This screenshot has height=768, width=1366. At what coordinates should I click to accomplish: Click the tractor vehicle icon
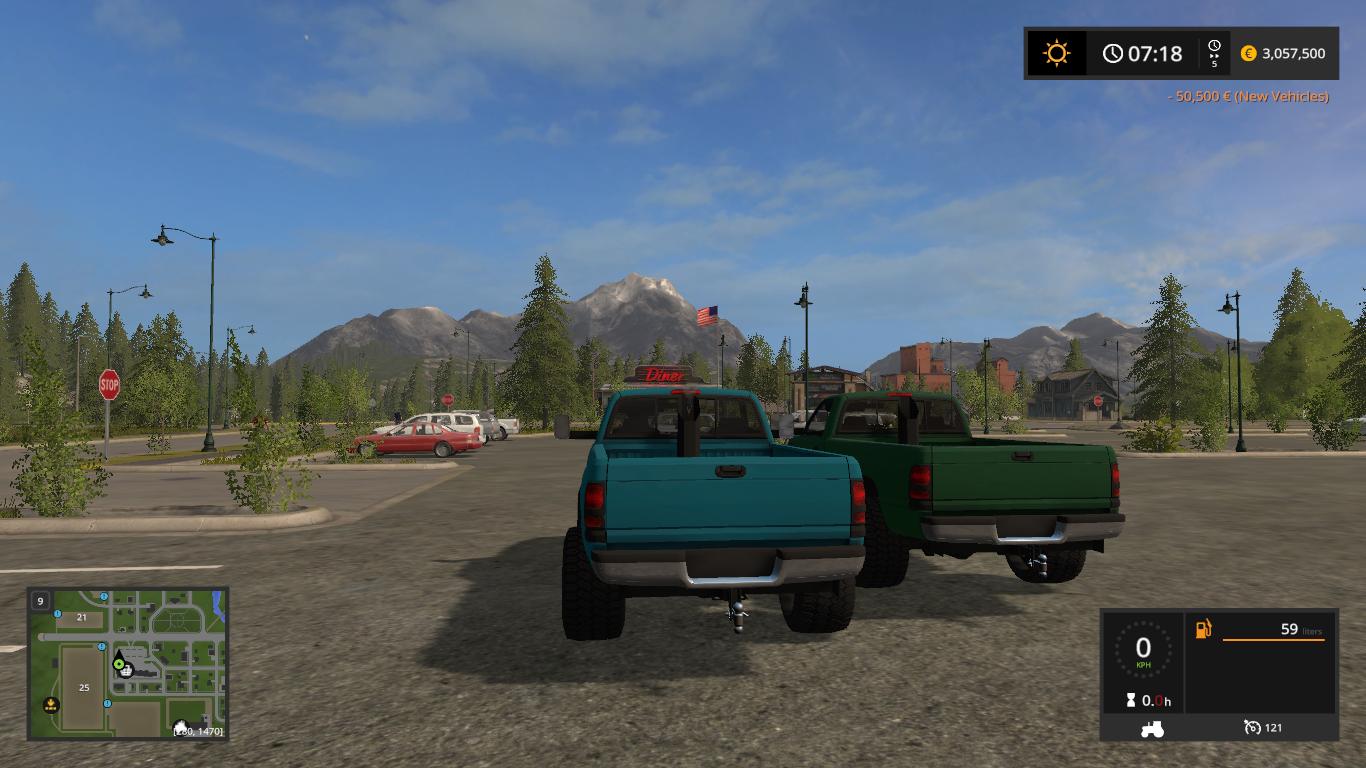click(1151, 729)
